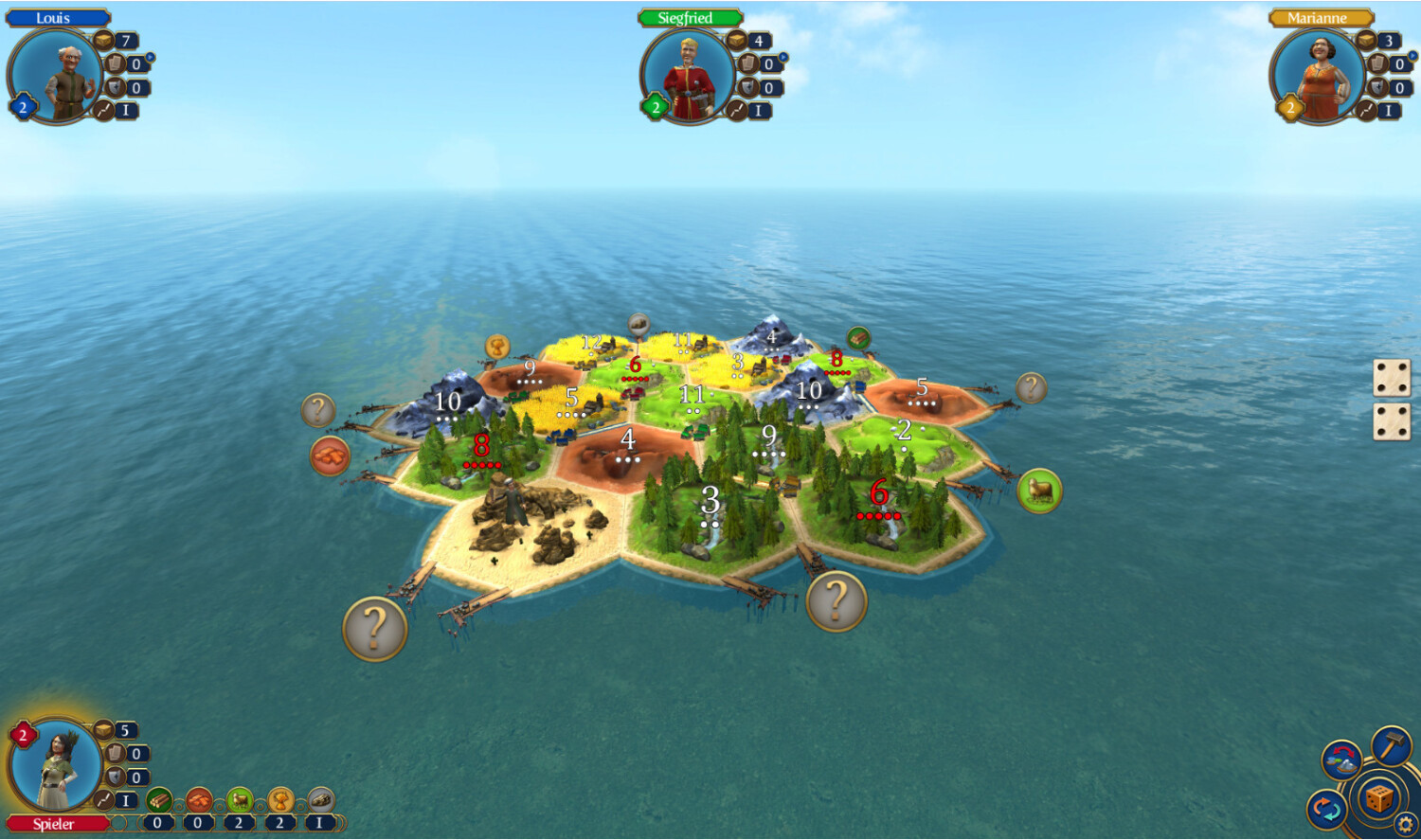The width and height of the screenshot is (1421, 840).
Task: Select the brick resource icon in your hand
Action: tap(199, 801)
